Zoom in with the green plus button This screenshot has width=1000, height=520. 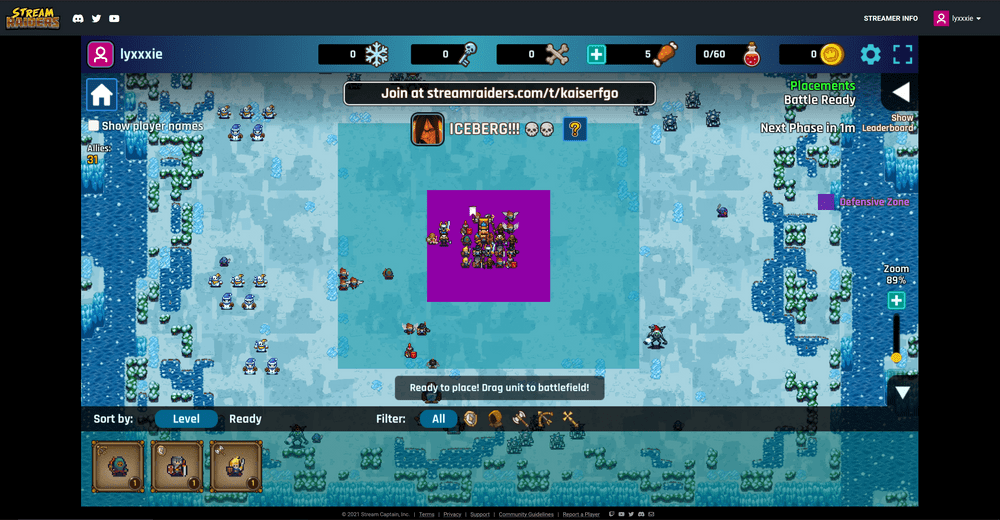point(896,301)
